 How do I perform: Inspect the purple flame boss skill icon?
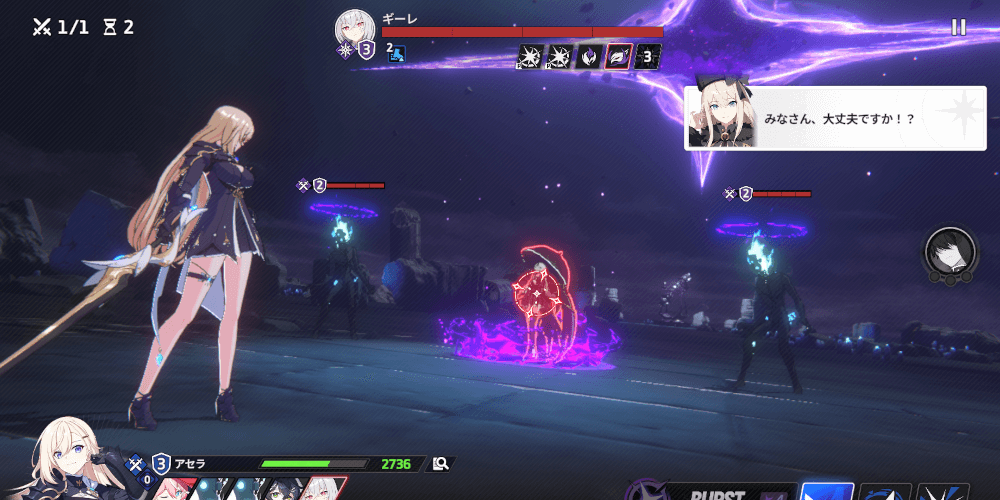[590, 56]
